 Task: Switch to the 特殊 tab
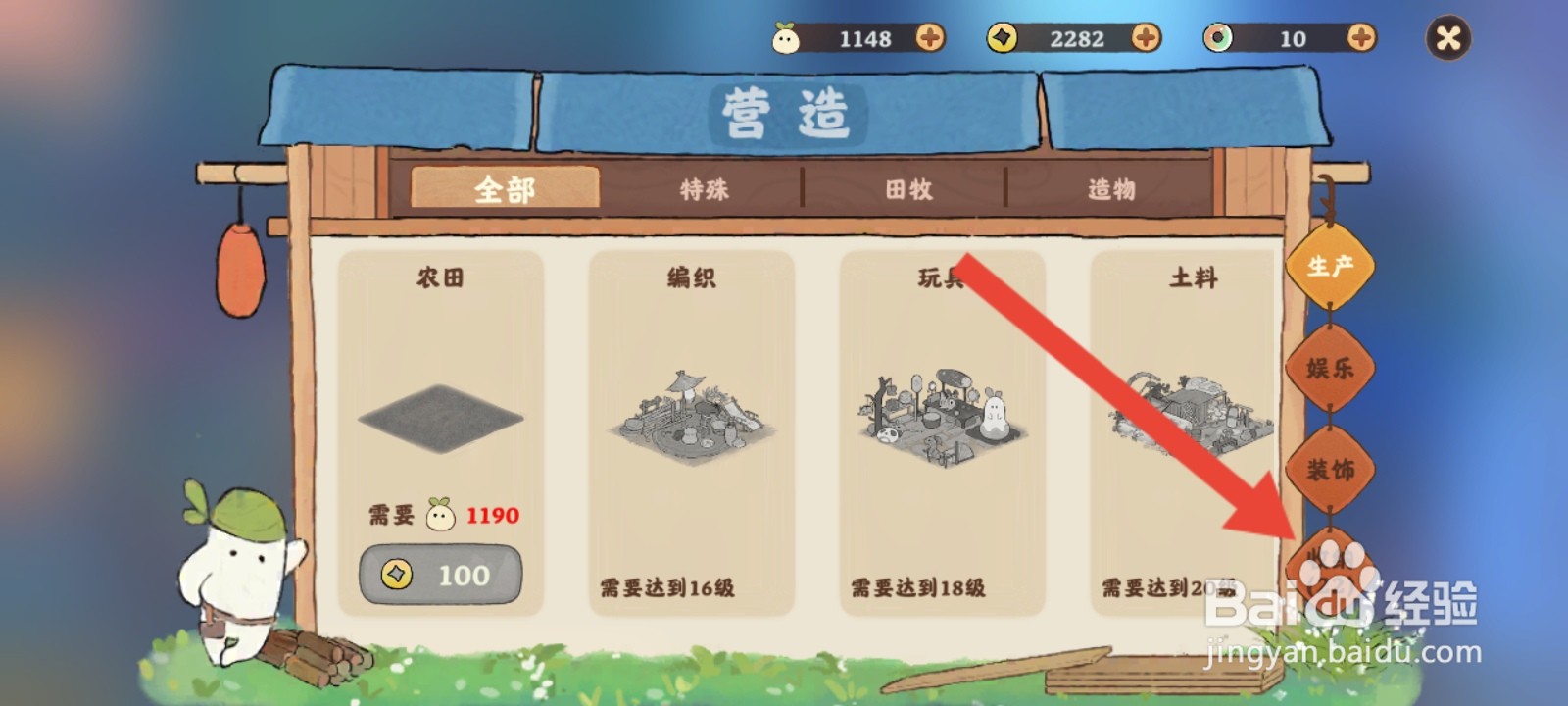705,190
